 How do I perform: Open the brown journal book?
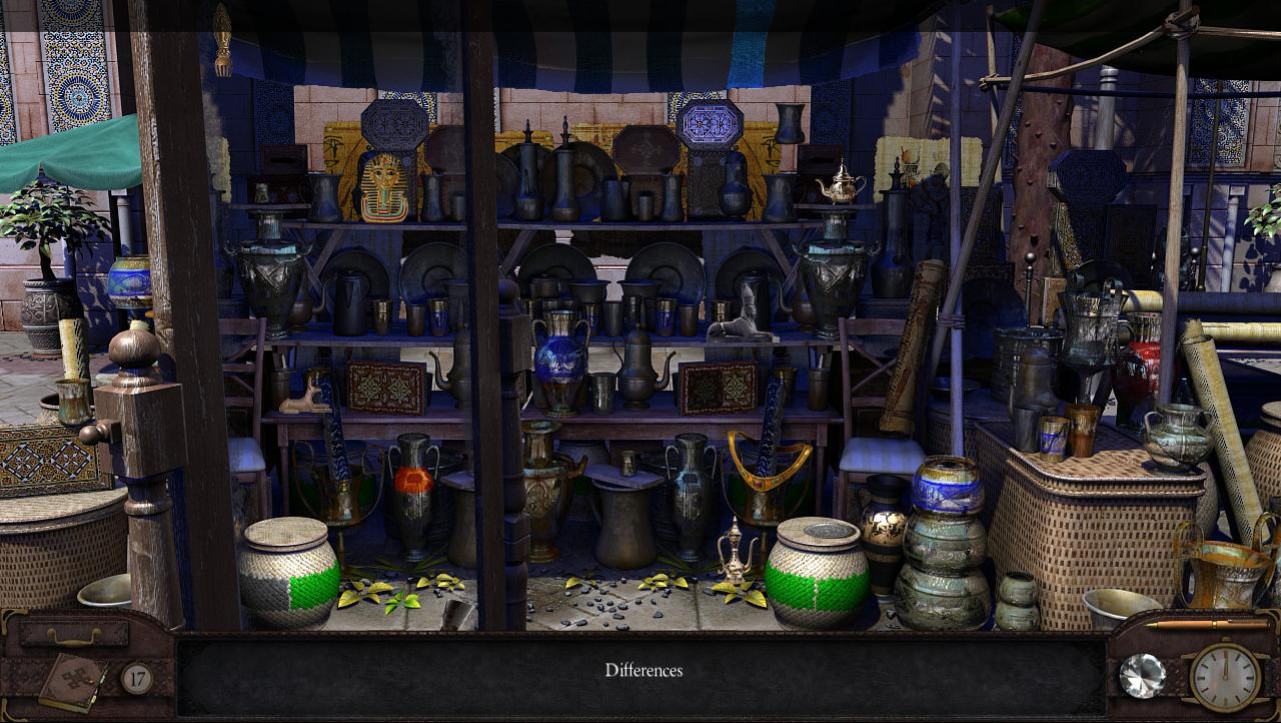point(72,682)
